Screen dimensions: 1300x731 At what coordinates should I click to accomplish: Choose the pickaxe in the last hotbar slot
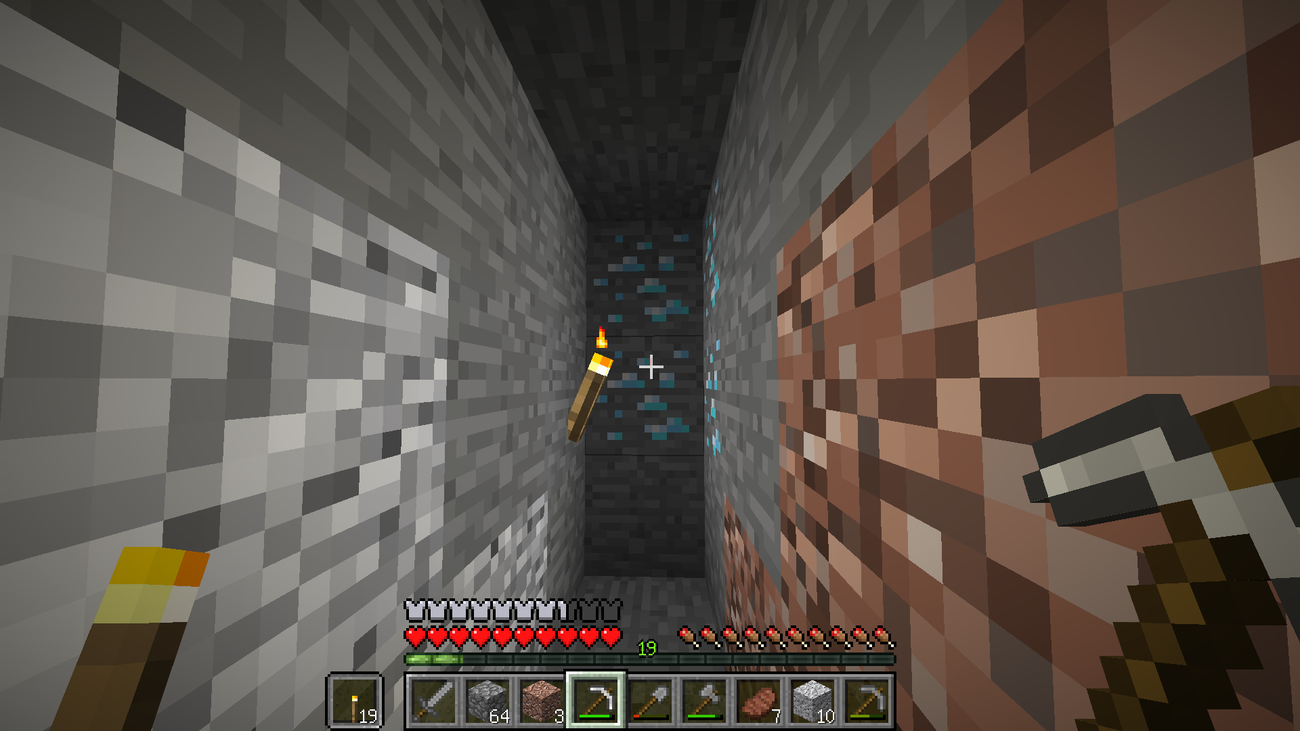coord(867,702)
